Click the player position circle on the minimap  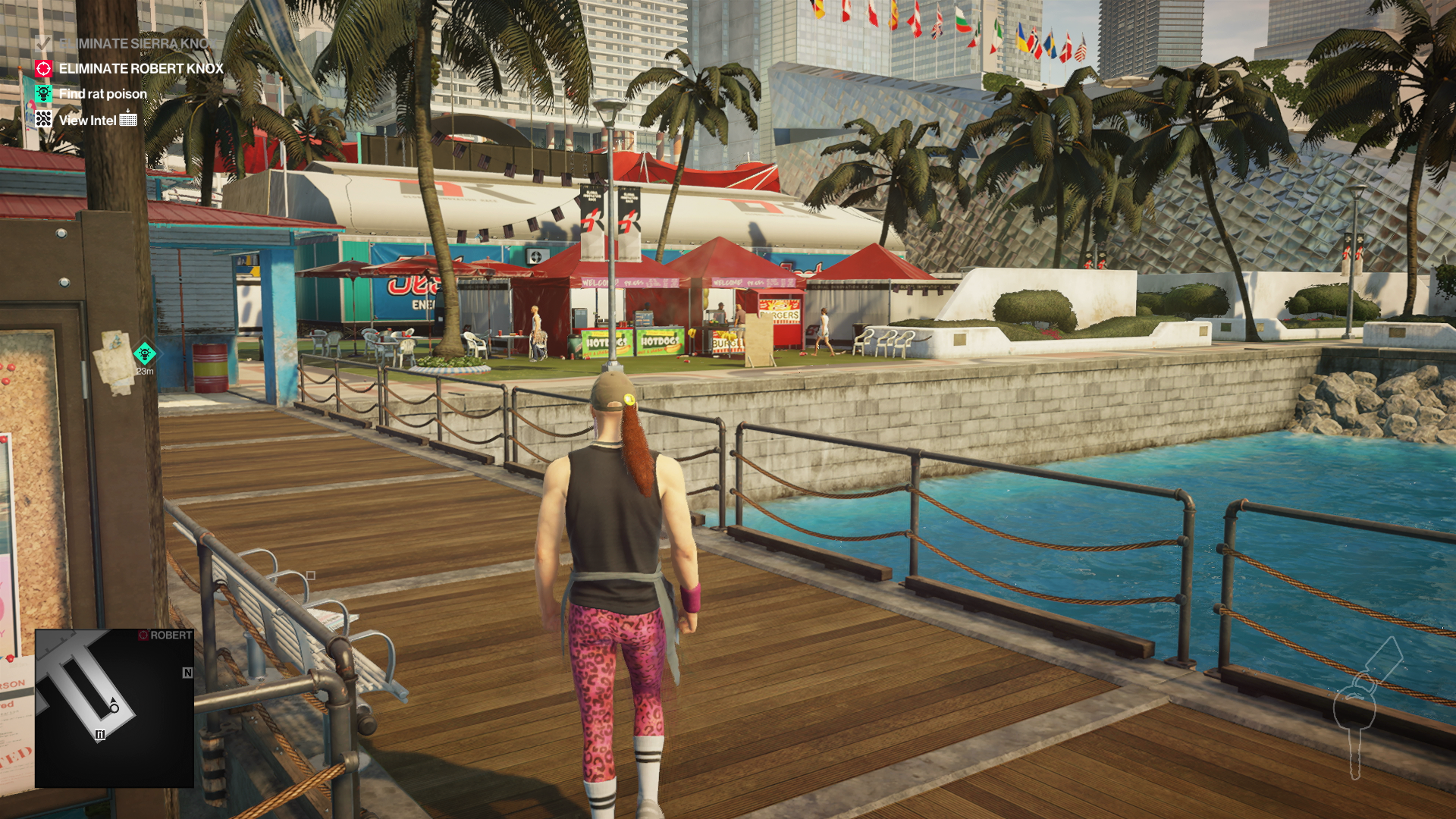(x=115, y=708)
